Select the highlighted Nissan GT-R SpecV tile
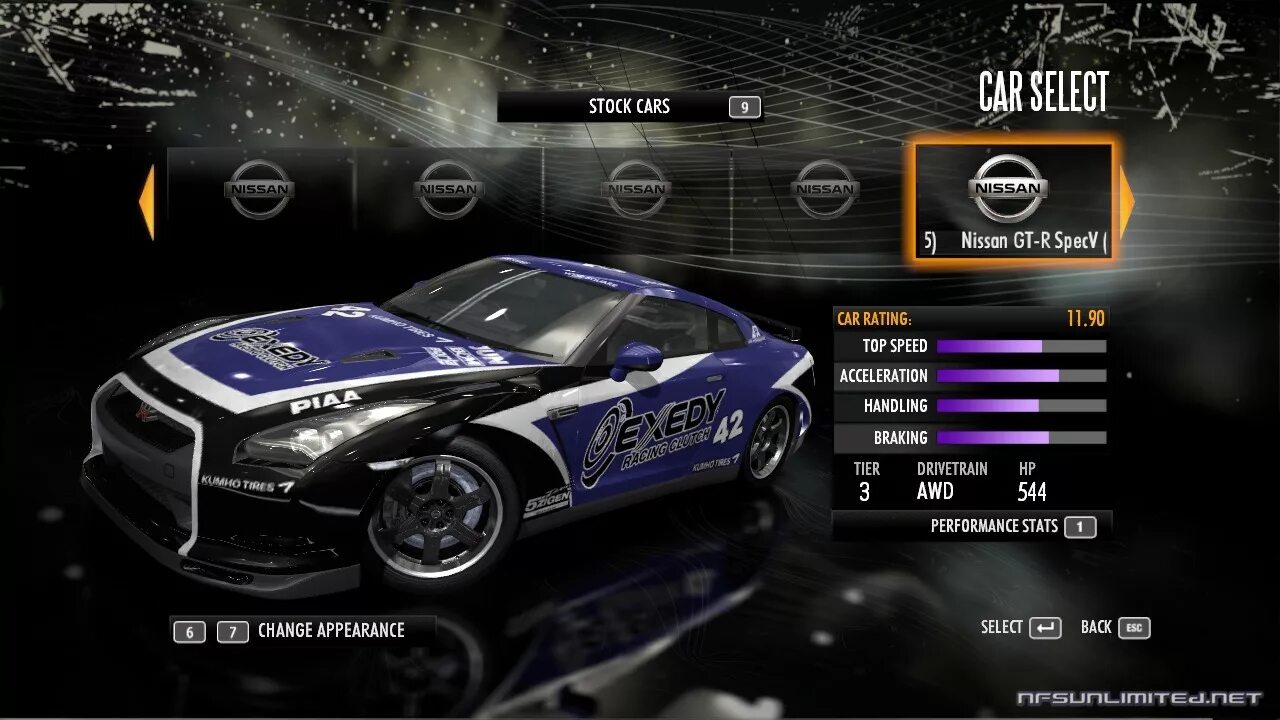The height and width of the screenshot is (720, 1280). tap(1011, 203)
